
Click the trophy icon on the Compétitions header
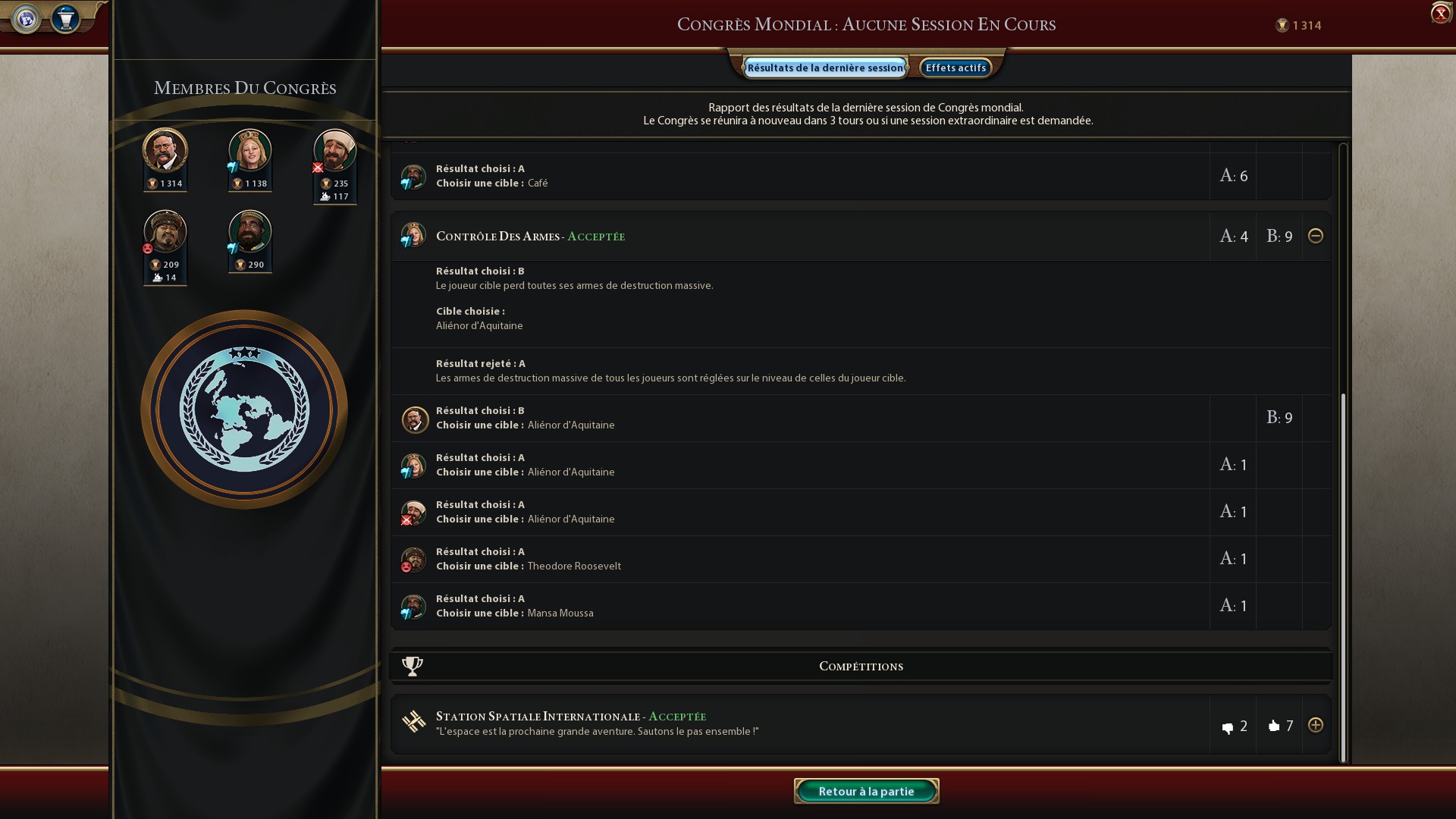410,666
